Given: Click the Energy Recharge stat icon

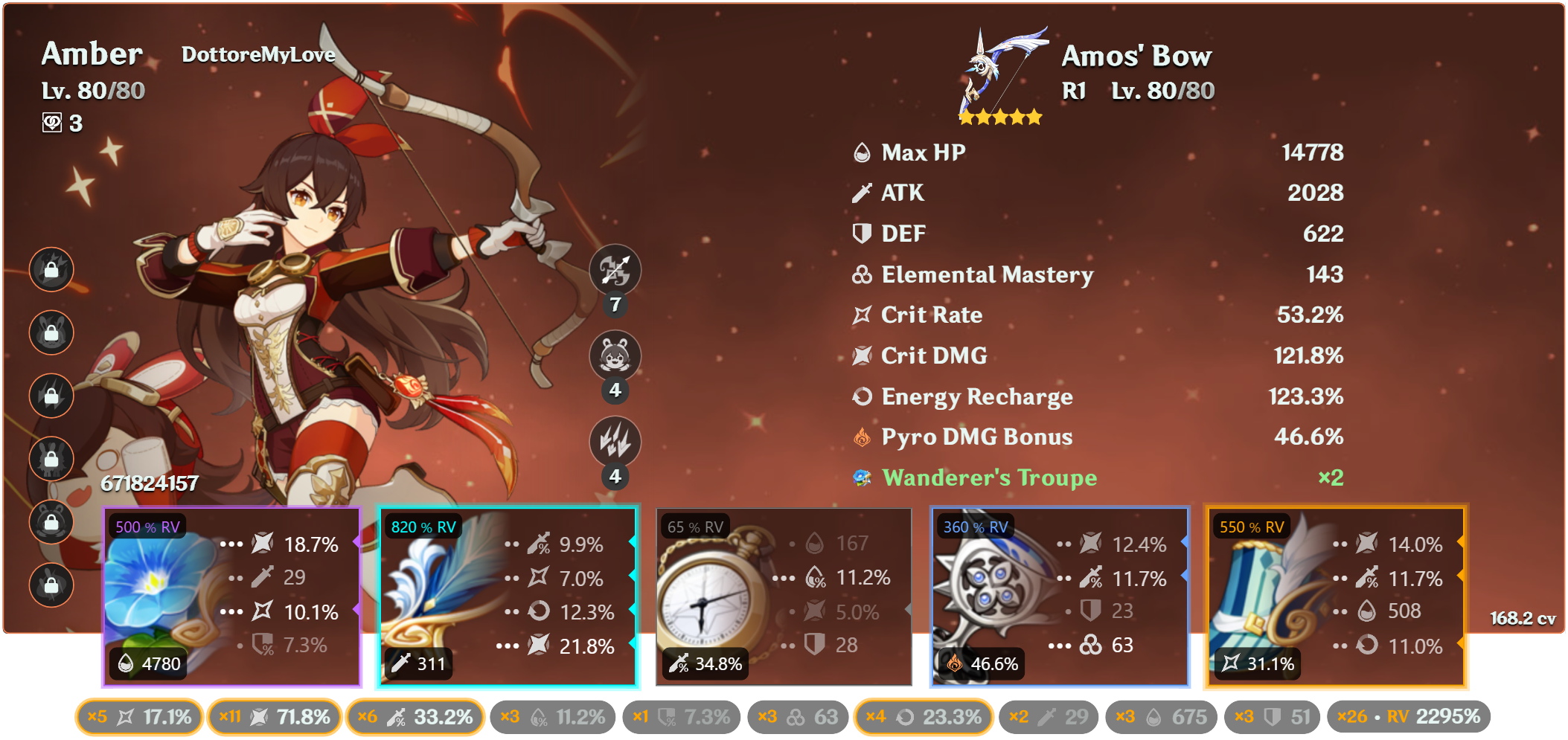Looking at the screenshot, I should (x=861, y=396).
